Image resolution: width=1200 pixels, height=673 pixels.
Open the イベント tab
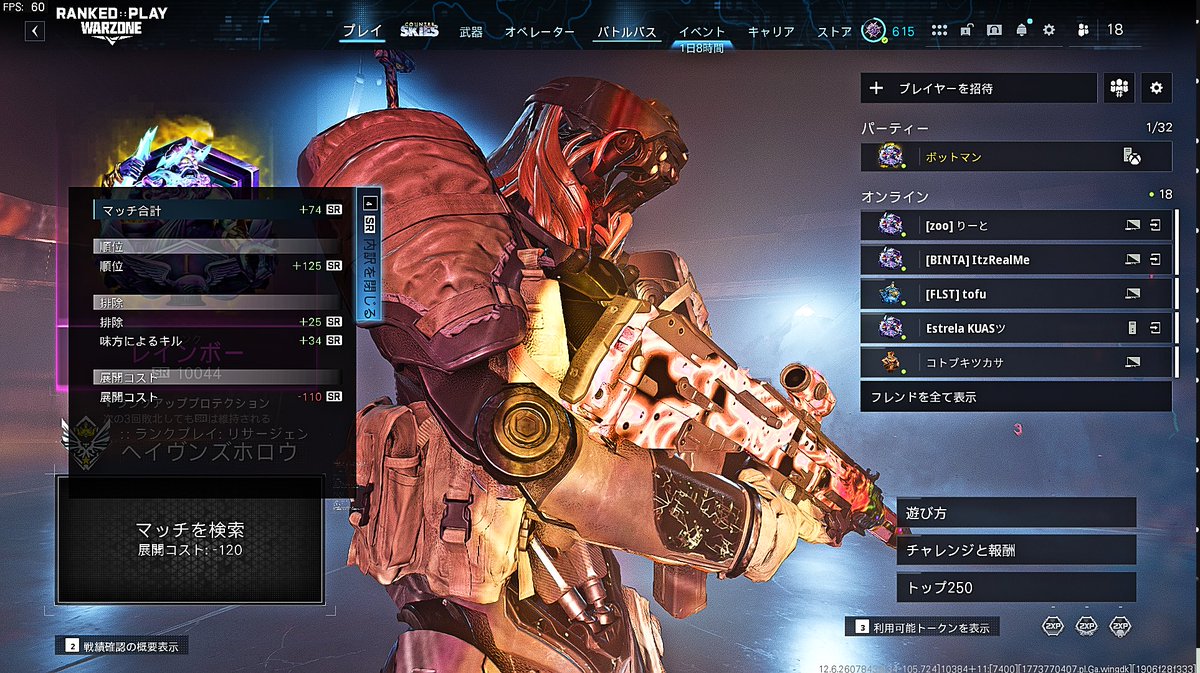pos(702,32)
